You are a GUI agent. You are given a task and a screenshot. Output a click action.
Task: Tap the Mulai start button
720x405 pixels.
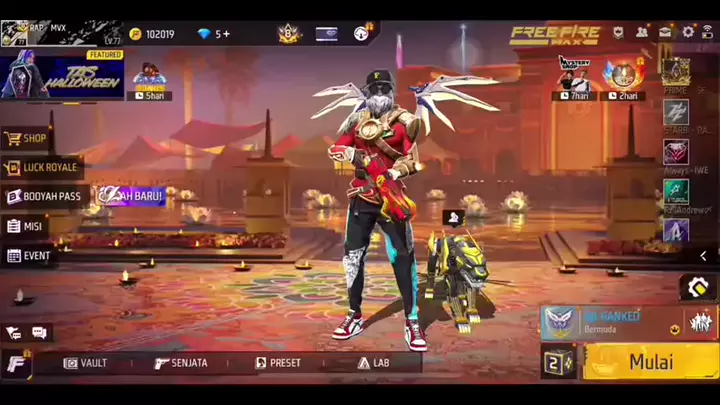(650, 361)
